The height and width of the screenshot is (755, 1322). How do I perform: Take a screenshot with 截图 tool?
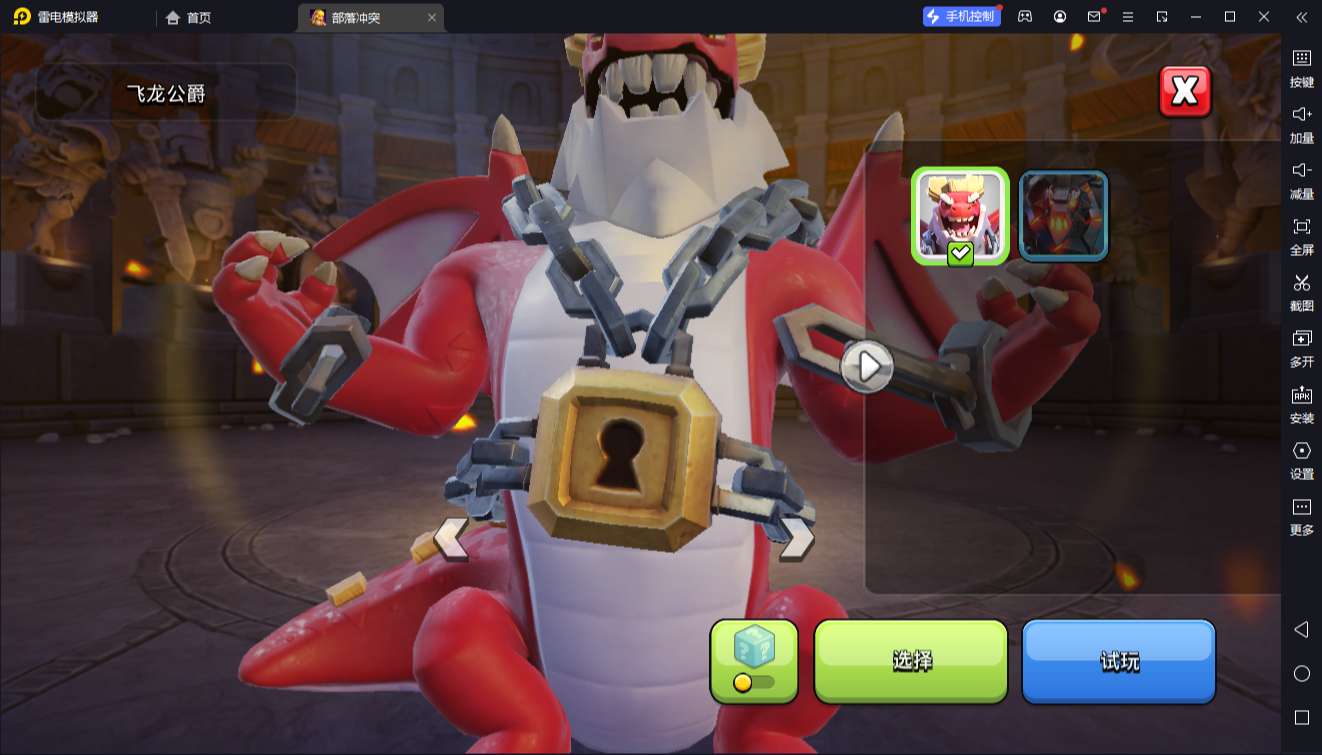(1301, 292)
